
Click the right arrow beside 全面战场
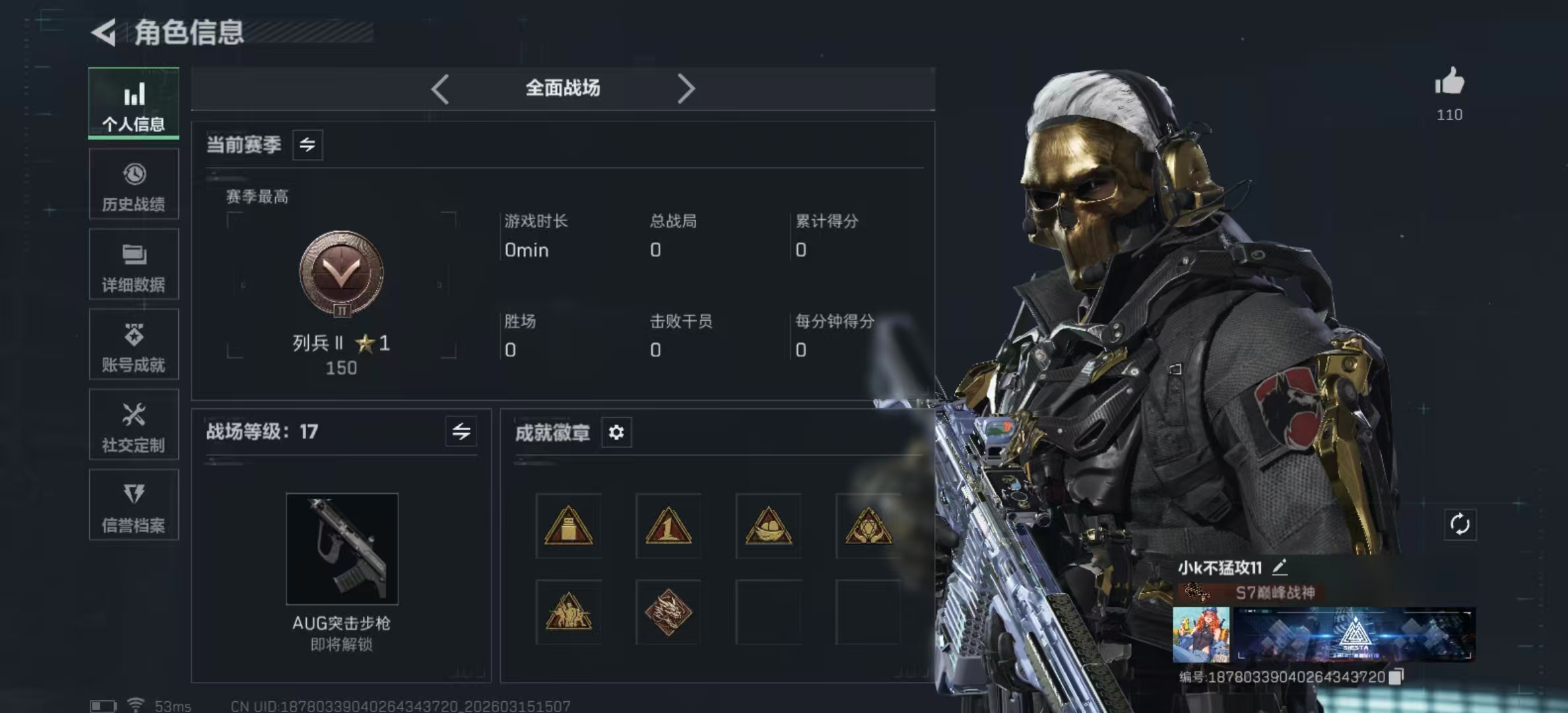click(686, 88)
